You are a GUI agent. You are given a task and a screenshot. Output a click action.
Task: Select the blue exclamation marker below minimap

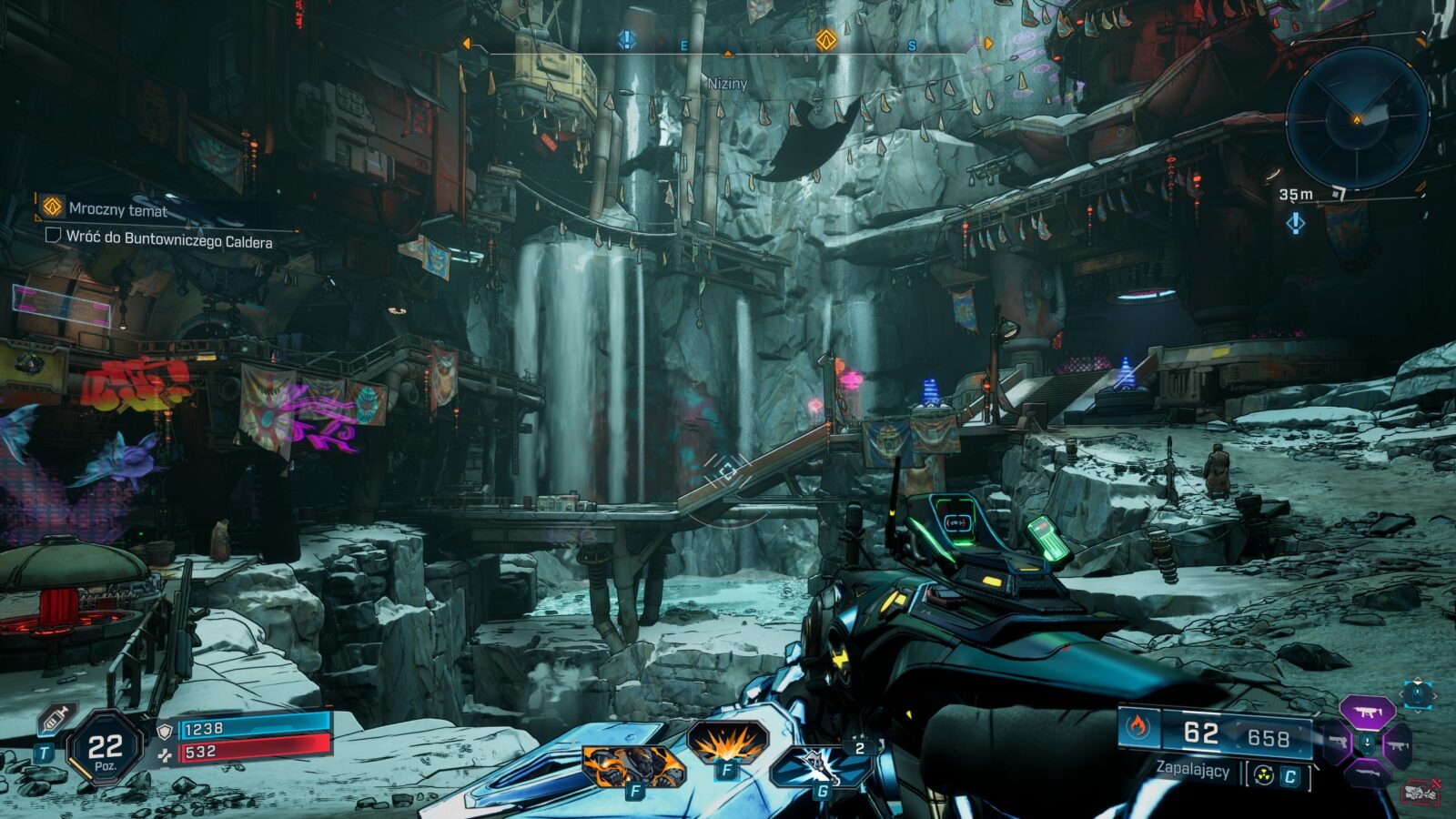point(1296,223)
